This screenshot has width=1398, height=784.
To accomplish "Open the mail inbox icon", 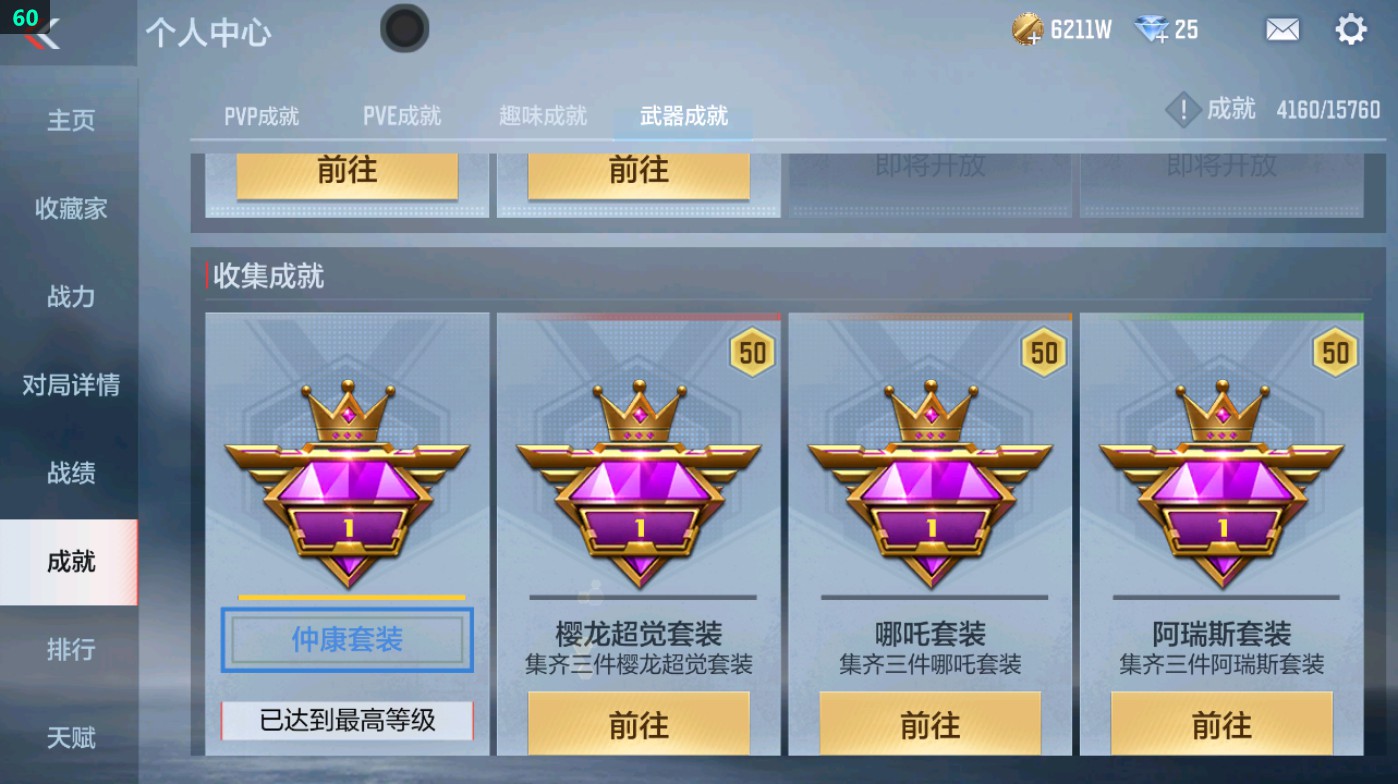I will point(1283,30).
